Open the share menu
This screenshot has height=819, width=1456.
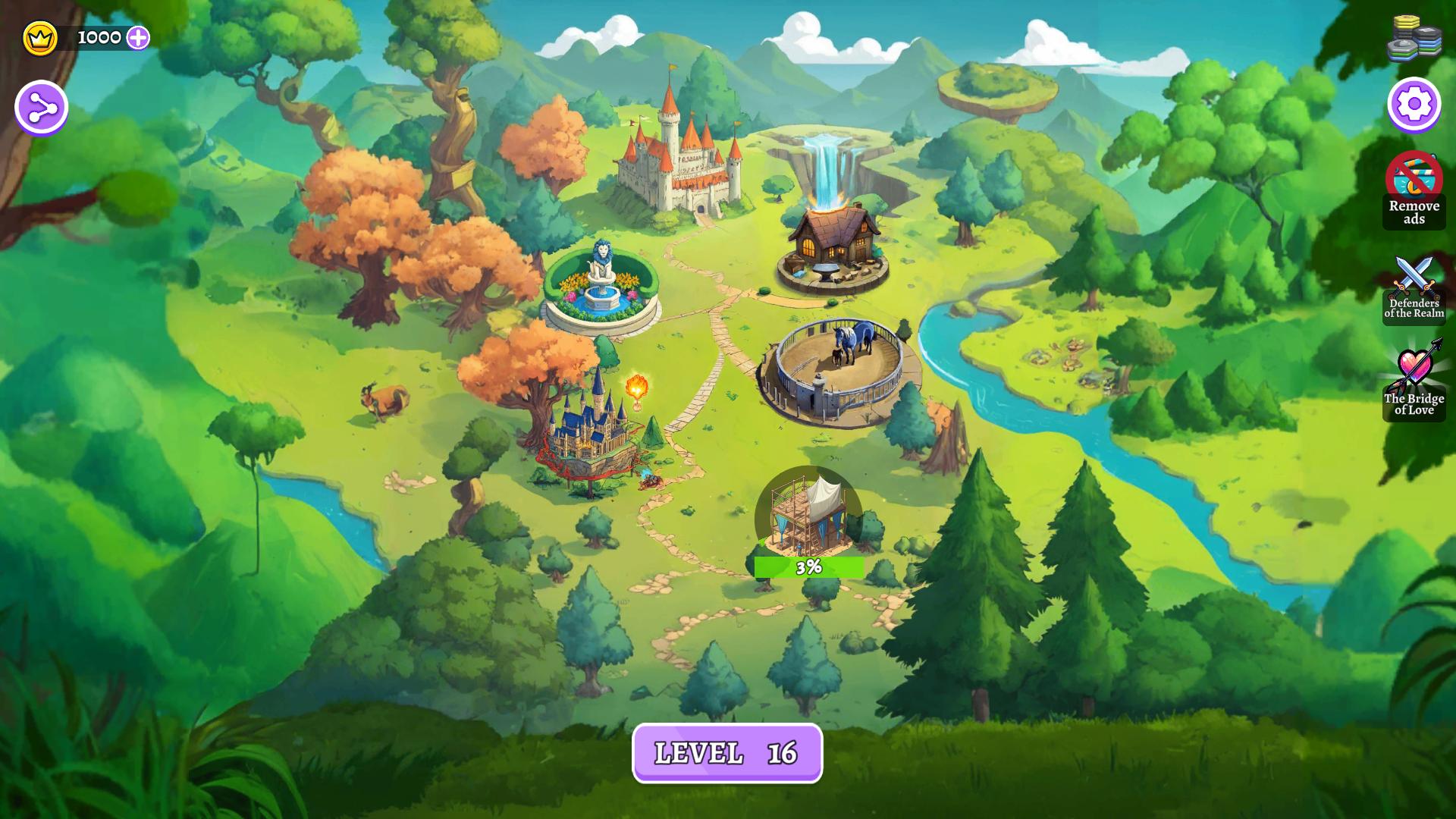point(39,105)
